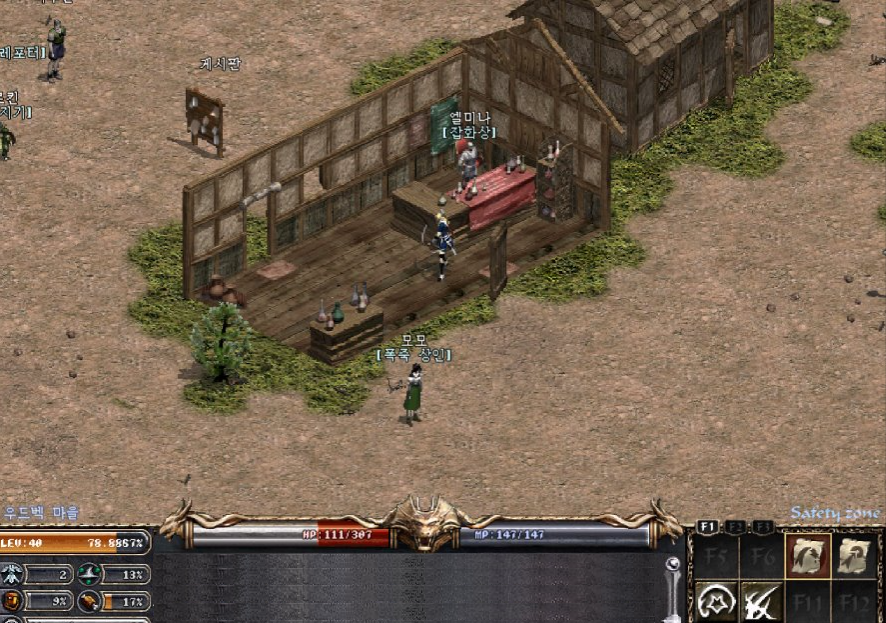Screen dimensions: 886x623
Task: Use the arrow target scroll skill
Action: pyautogui.click(x=853, y=556)
